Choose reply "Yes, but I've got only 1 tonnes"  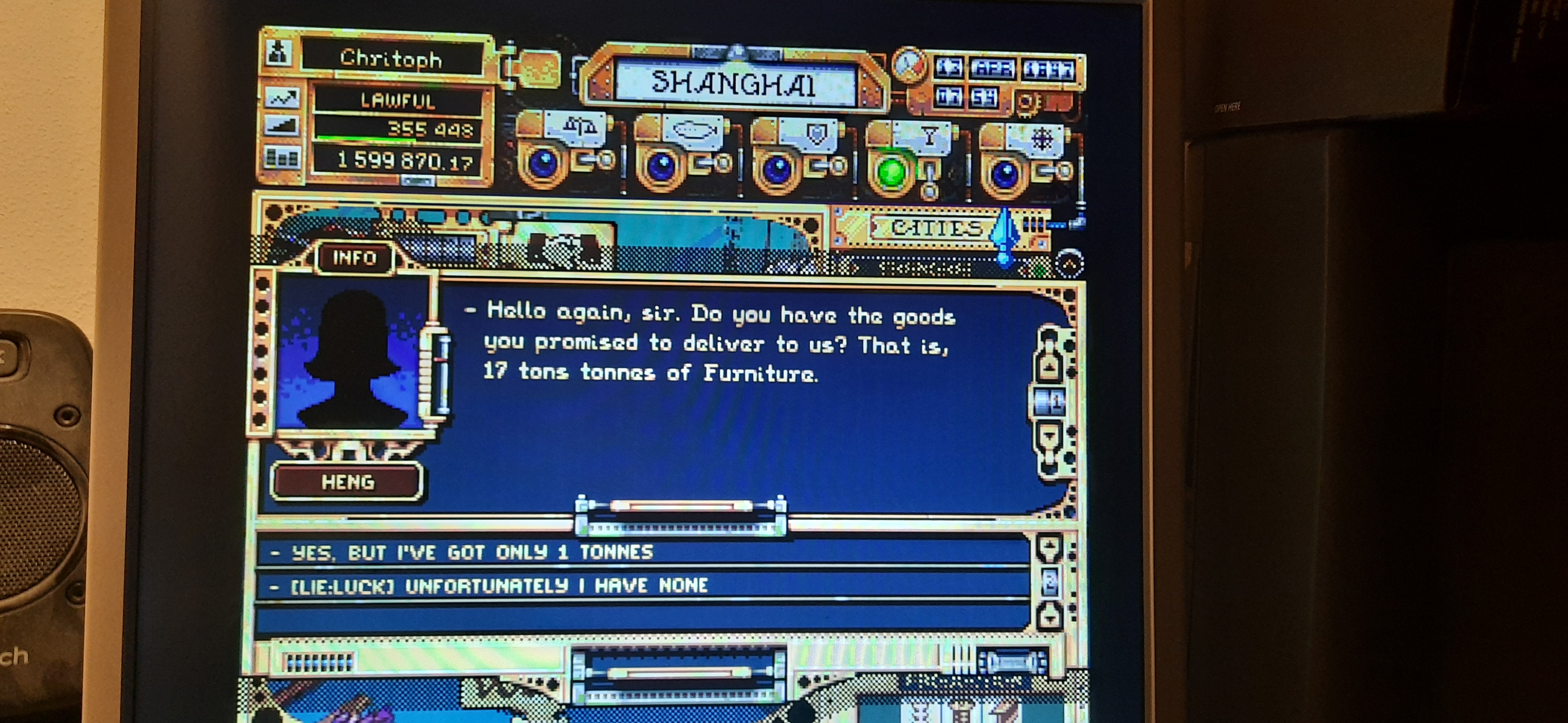point(472,552)
